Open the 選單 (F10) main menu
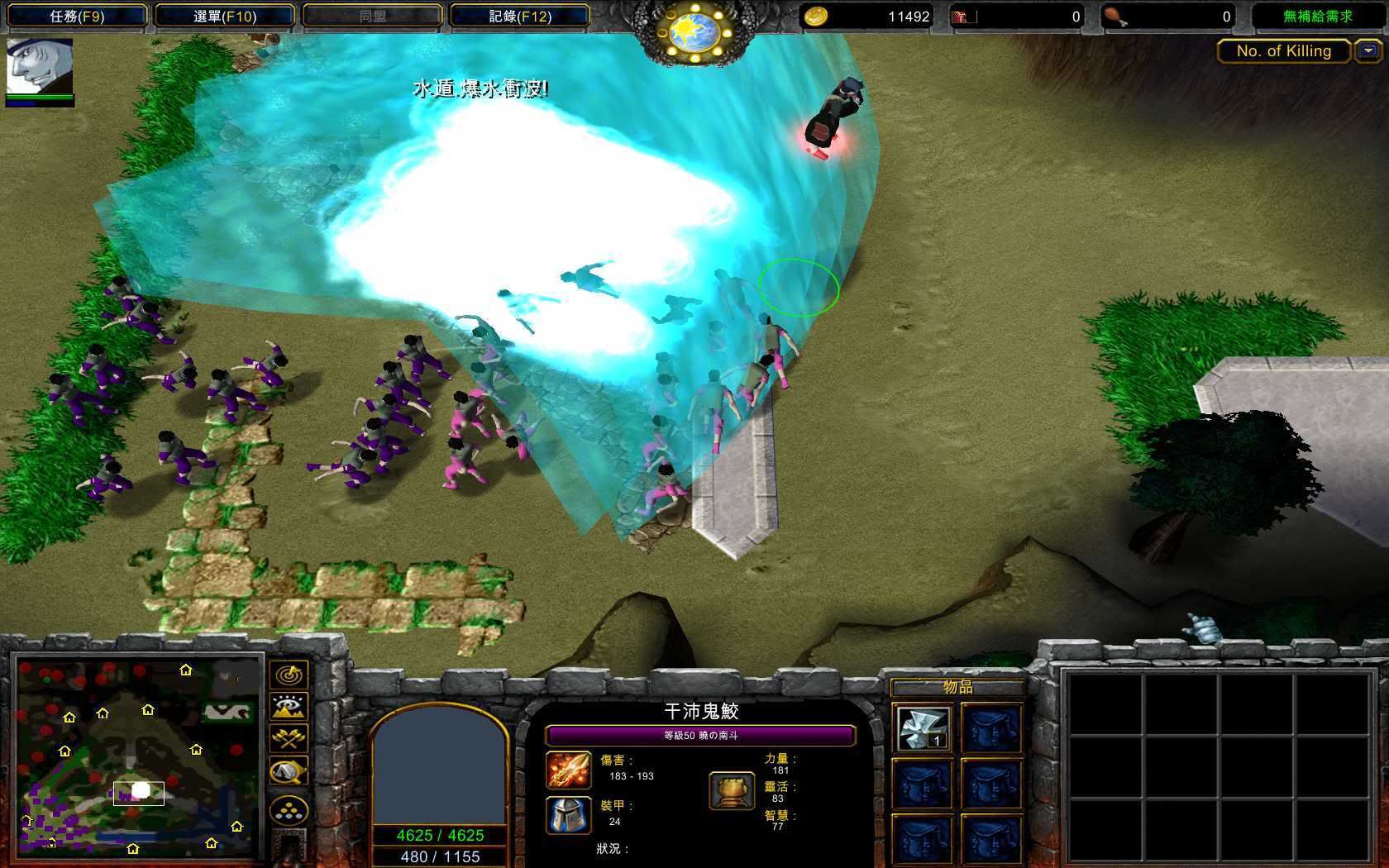 click(225, 16)
